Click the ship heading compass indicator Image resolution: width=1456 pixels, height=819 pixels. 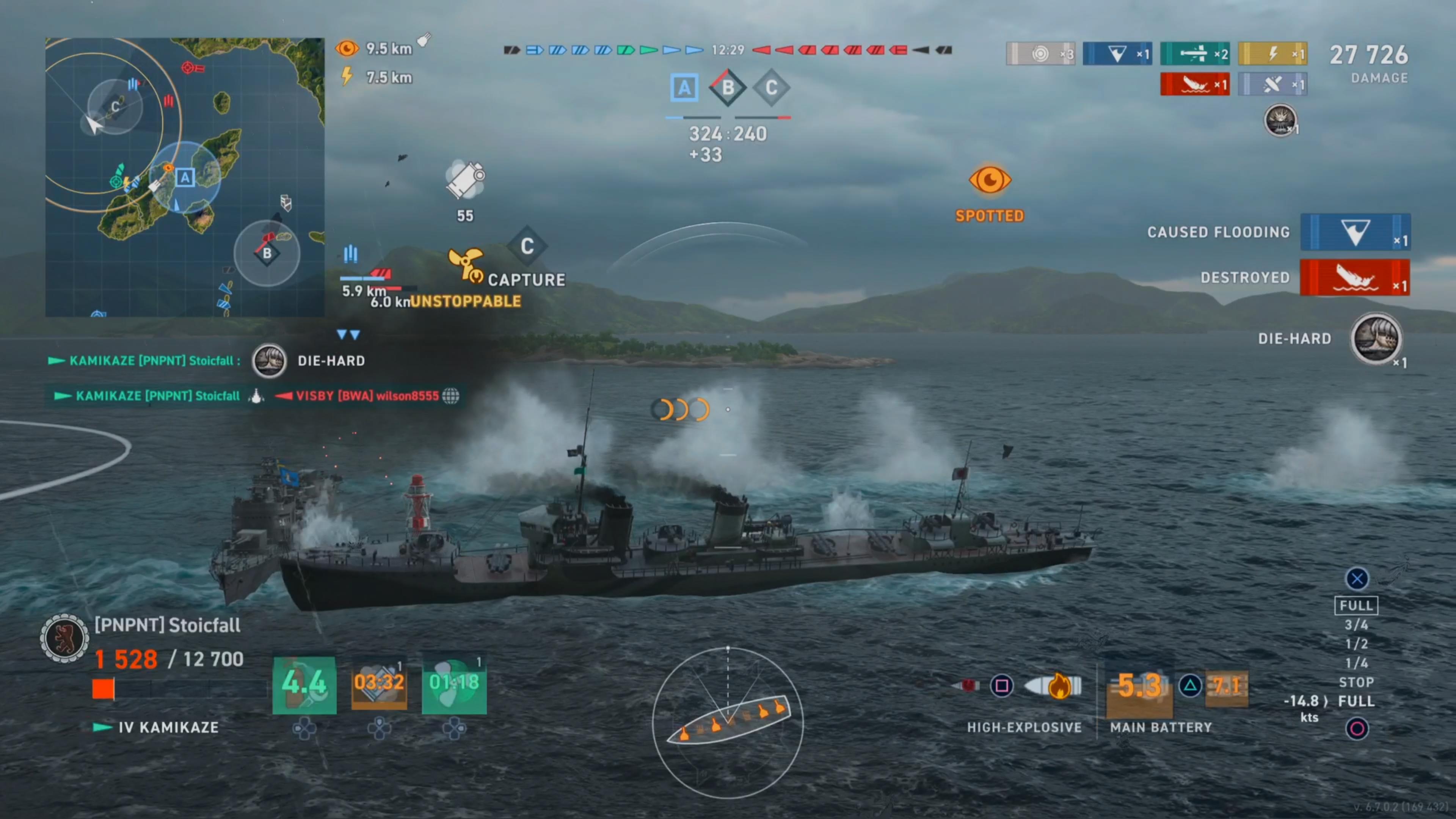click(x=728, y=722)
